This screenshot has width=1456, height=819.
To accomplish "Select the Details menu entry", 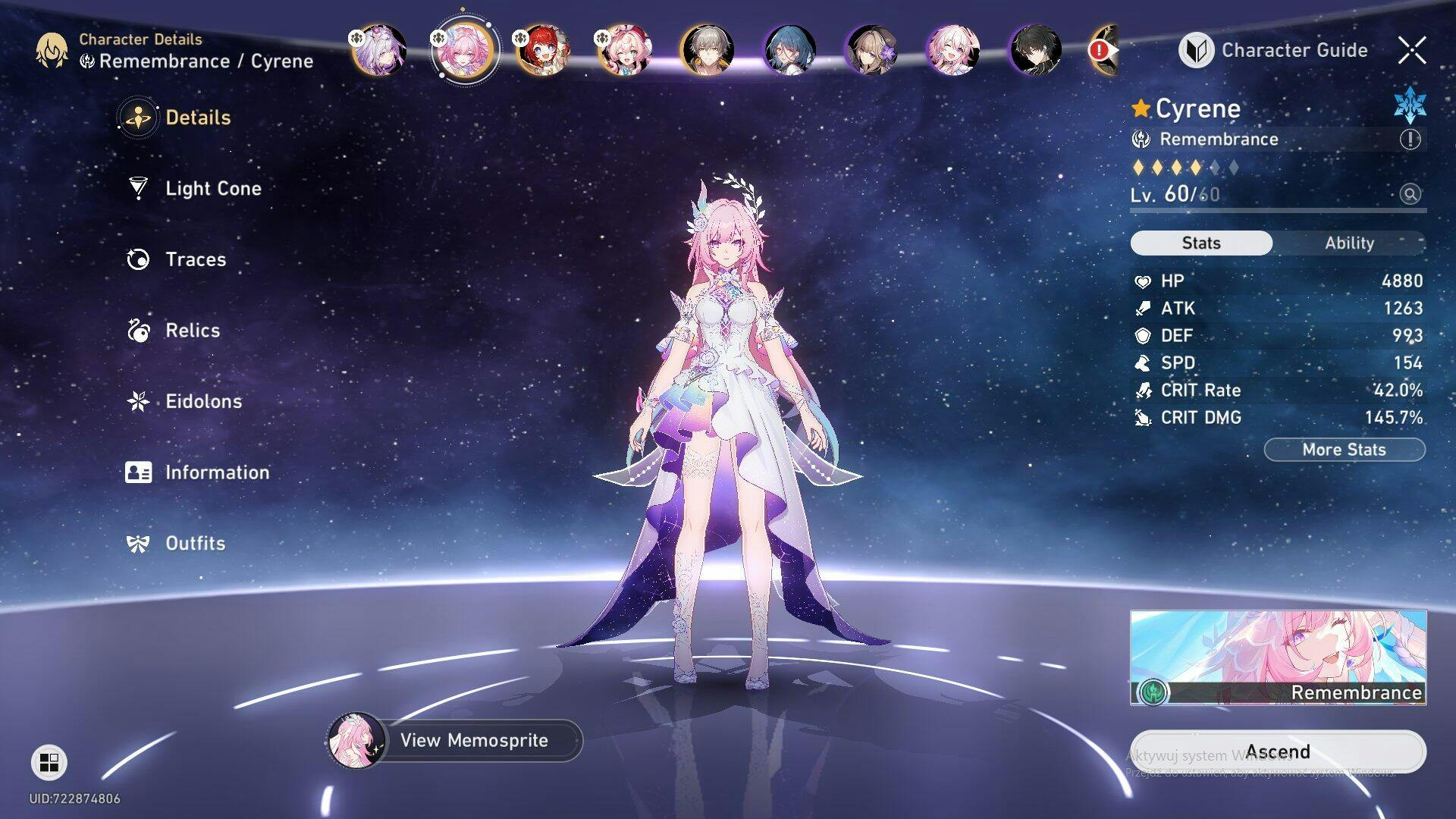I will 197,118.
